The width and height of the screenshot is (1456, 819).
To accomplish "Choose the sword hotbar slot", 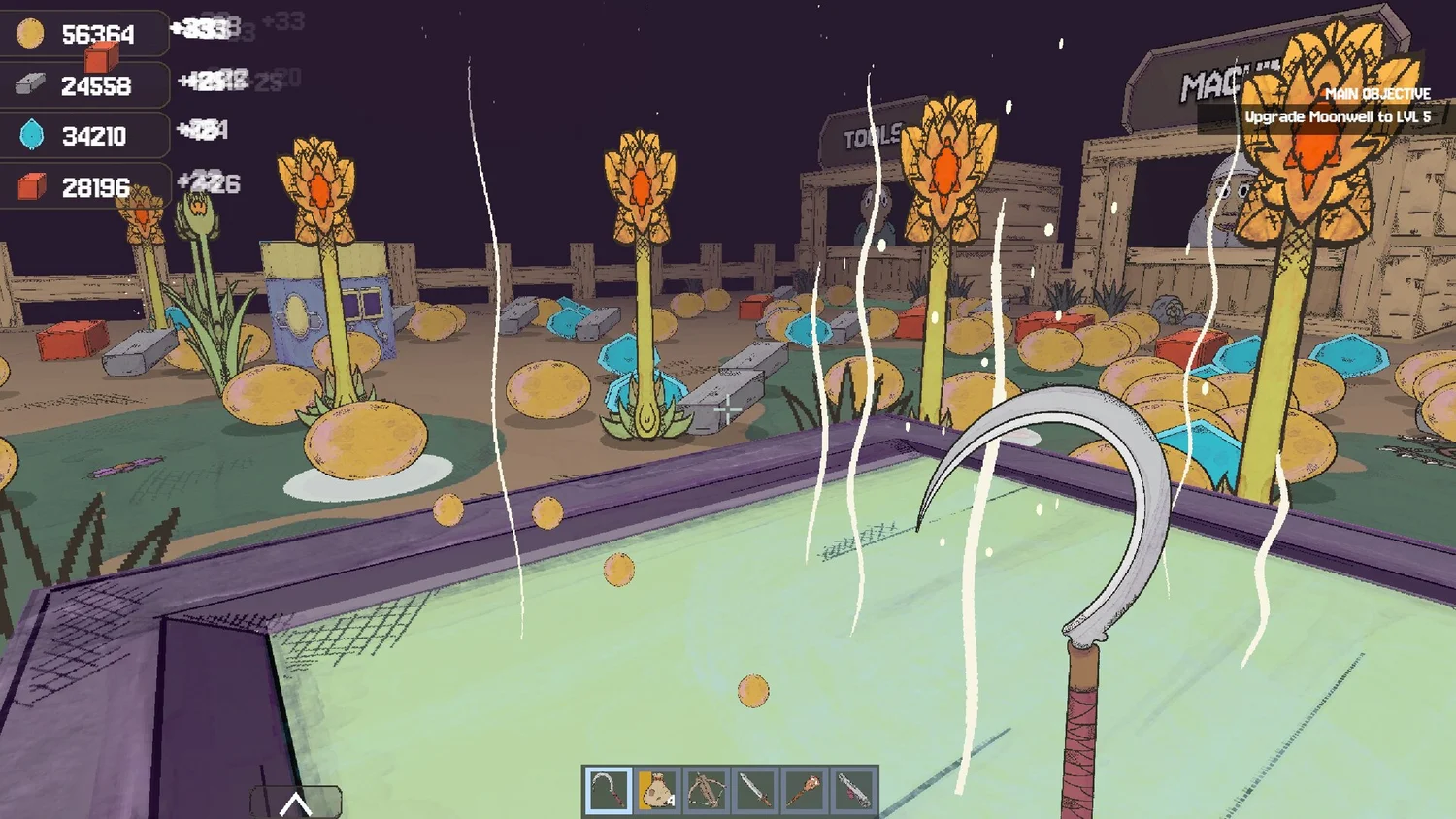I will pyautogui.click(x=755, y=790).
